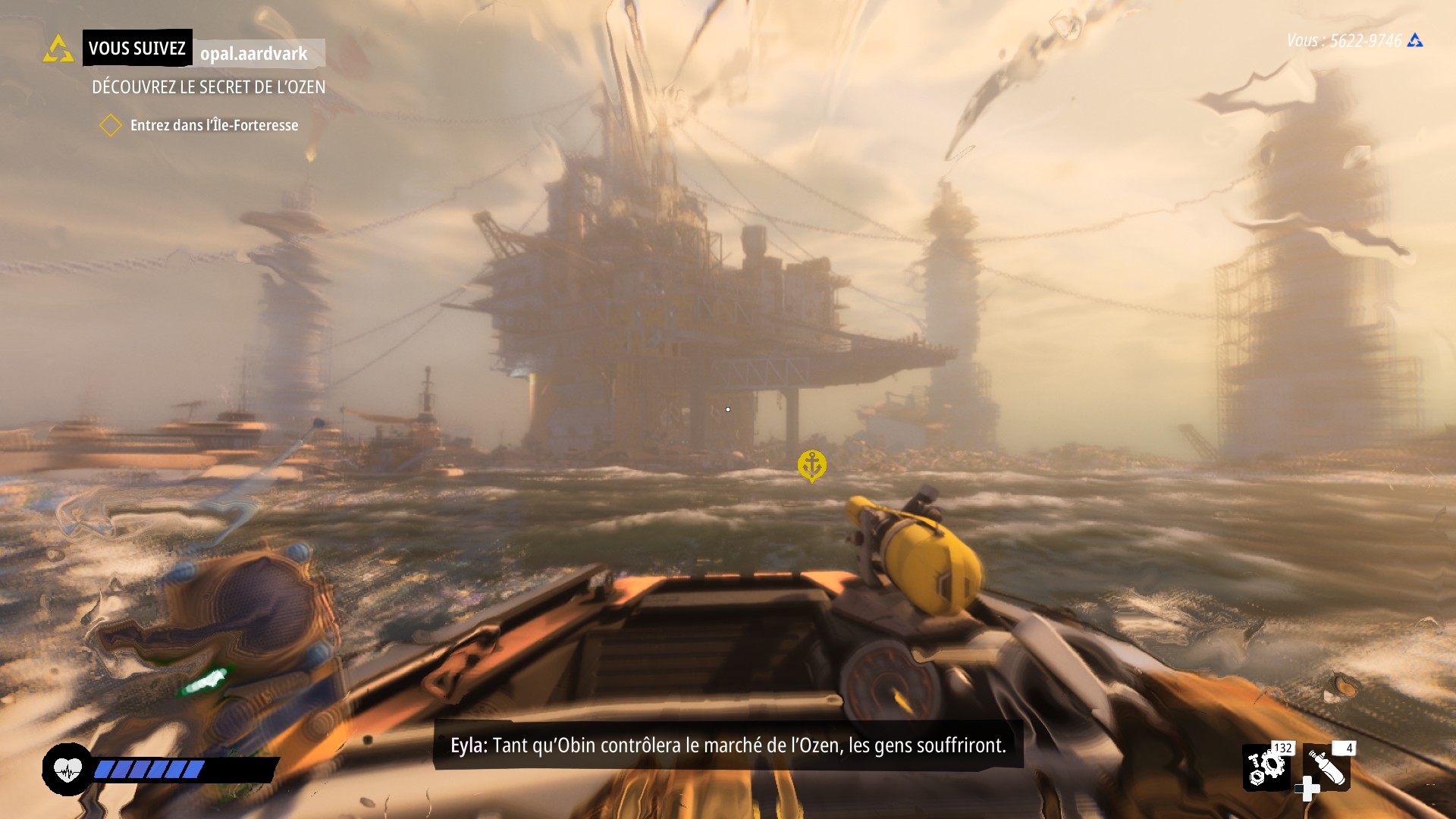Click the heart health icon
This screenshot has width=1456, height=819.
pyautogui.click(x=67, y=770)
